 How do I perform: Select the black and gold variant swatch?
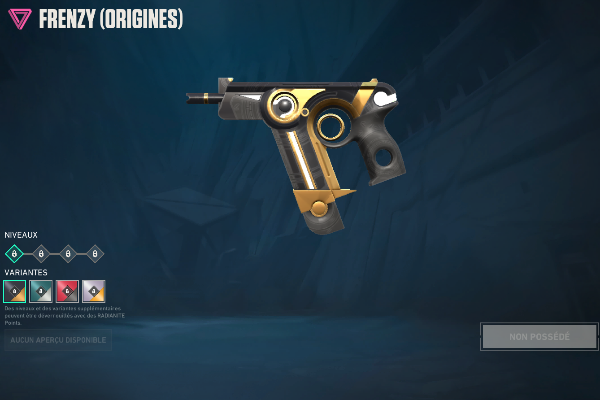(15, 291)
